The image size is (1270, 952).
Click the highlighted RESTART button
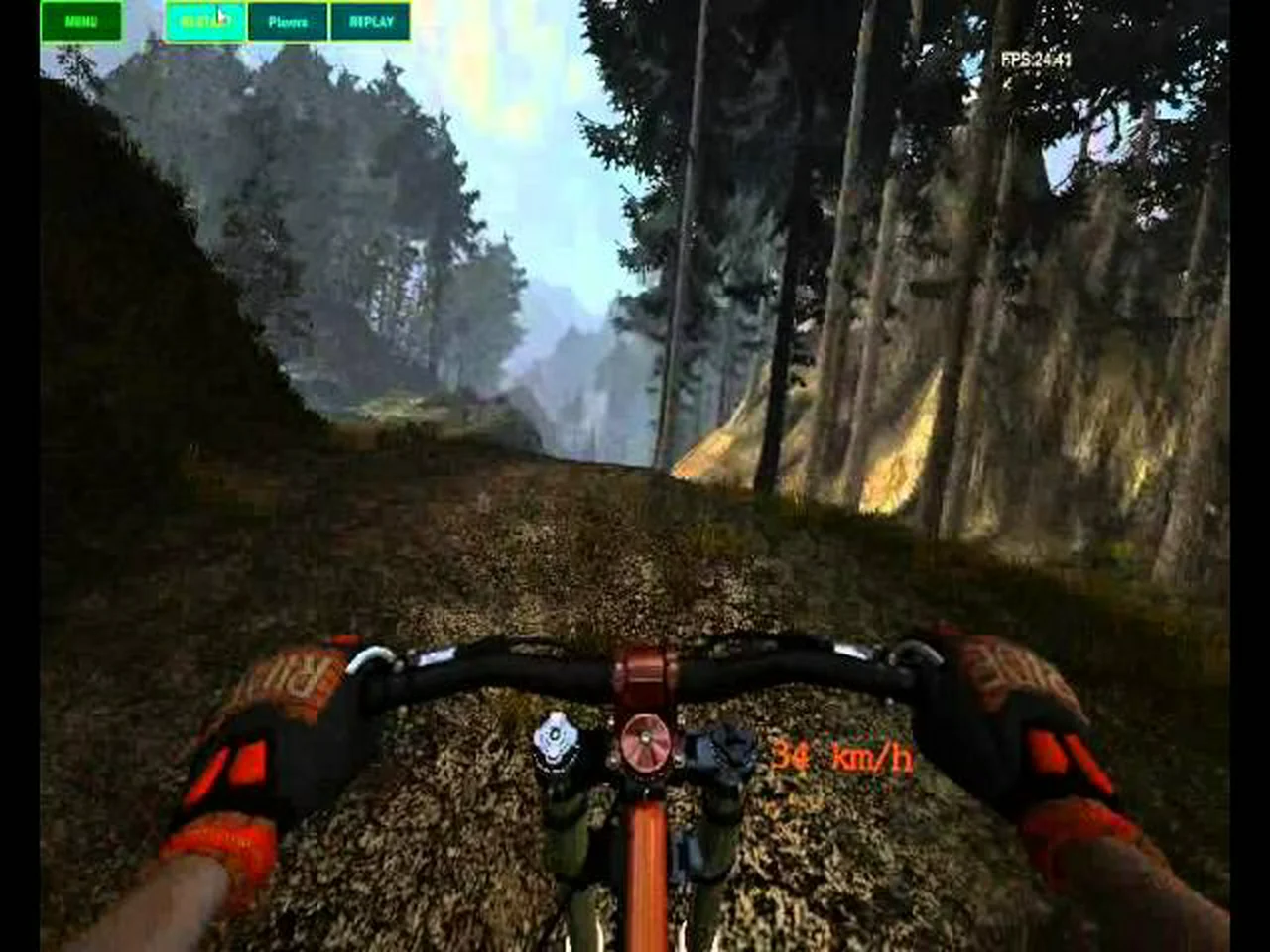204,21
